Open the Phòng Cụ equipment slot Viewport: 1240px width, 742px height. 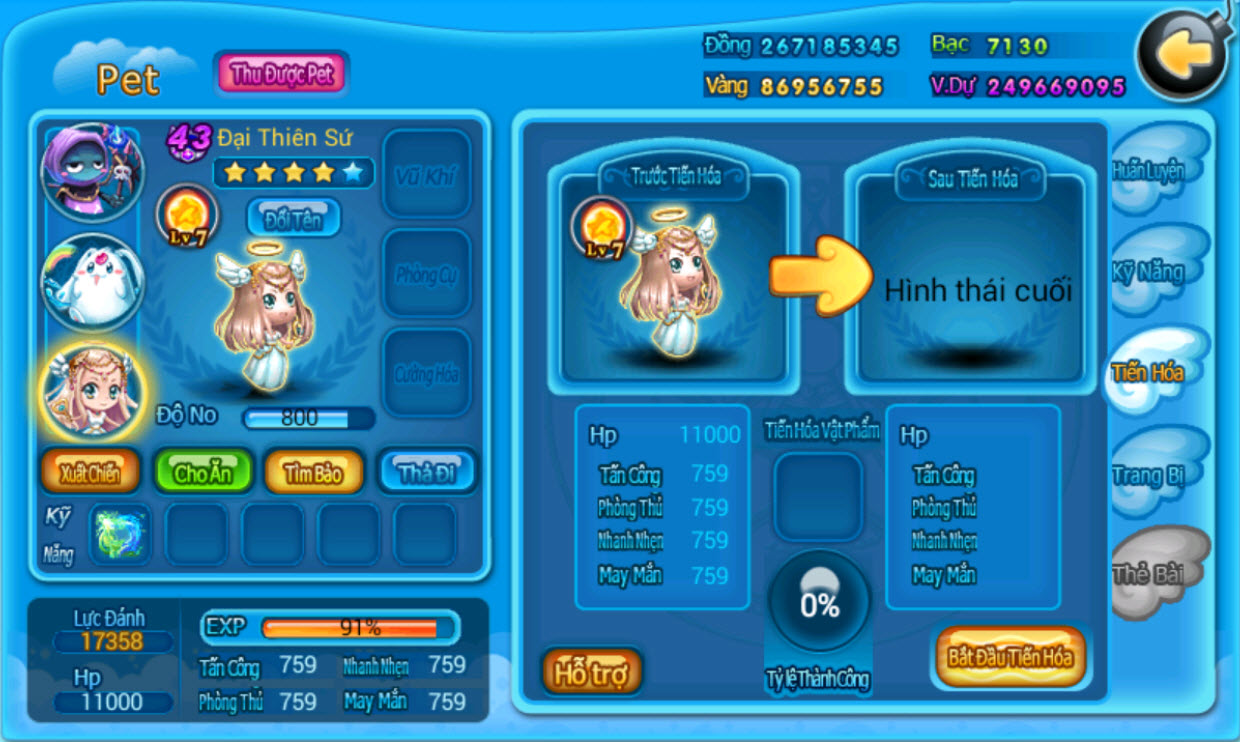click(x=426, y=274)
